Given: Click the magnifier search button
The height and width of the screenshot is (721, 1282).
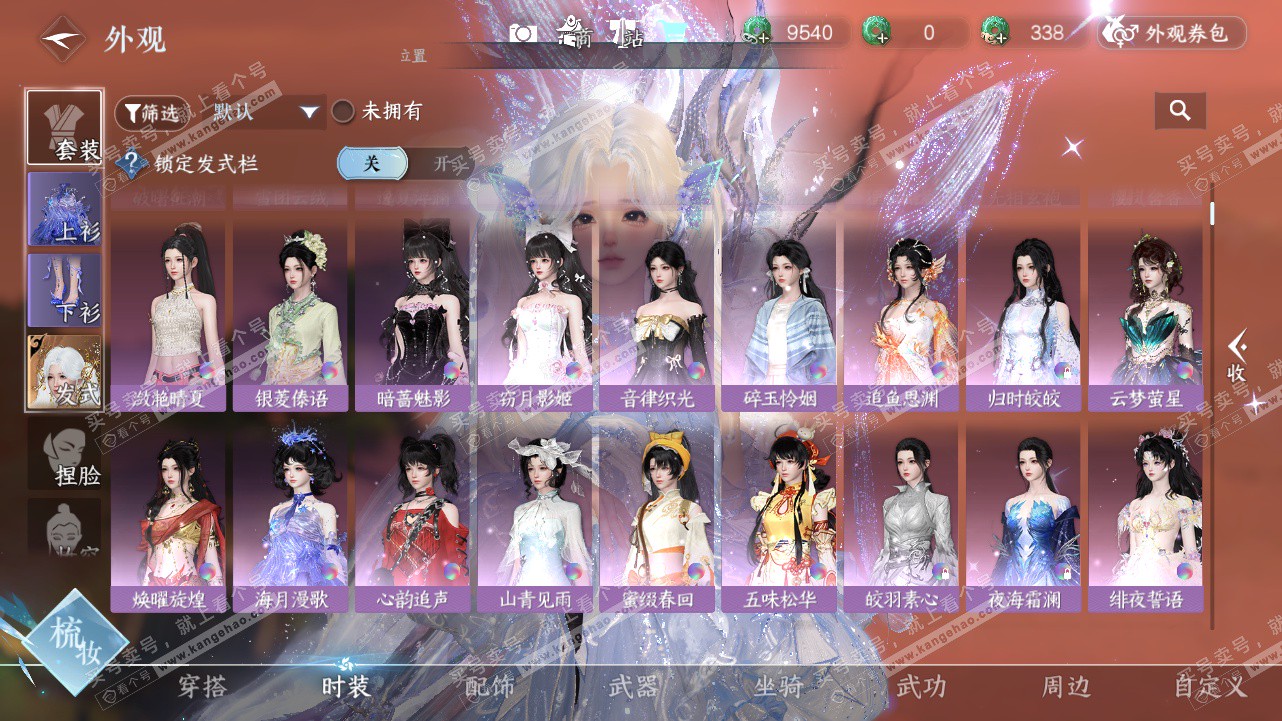Looking at the screenshot, I should tap(1180, 111).
